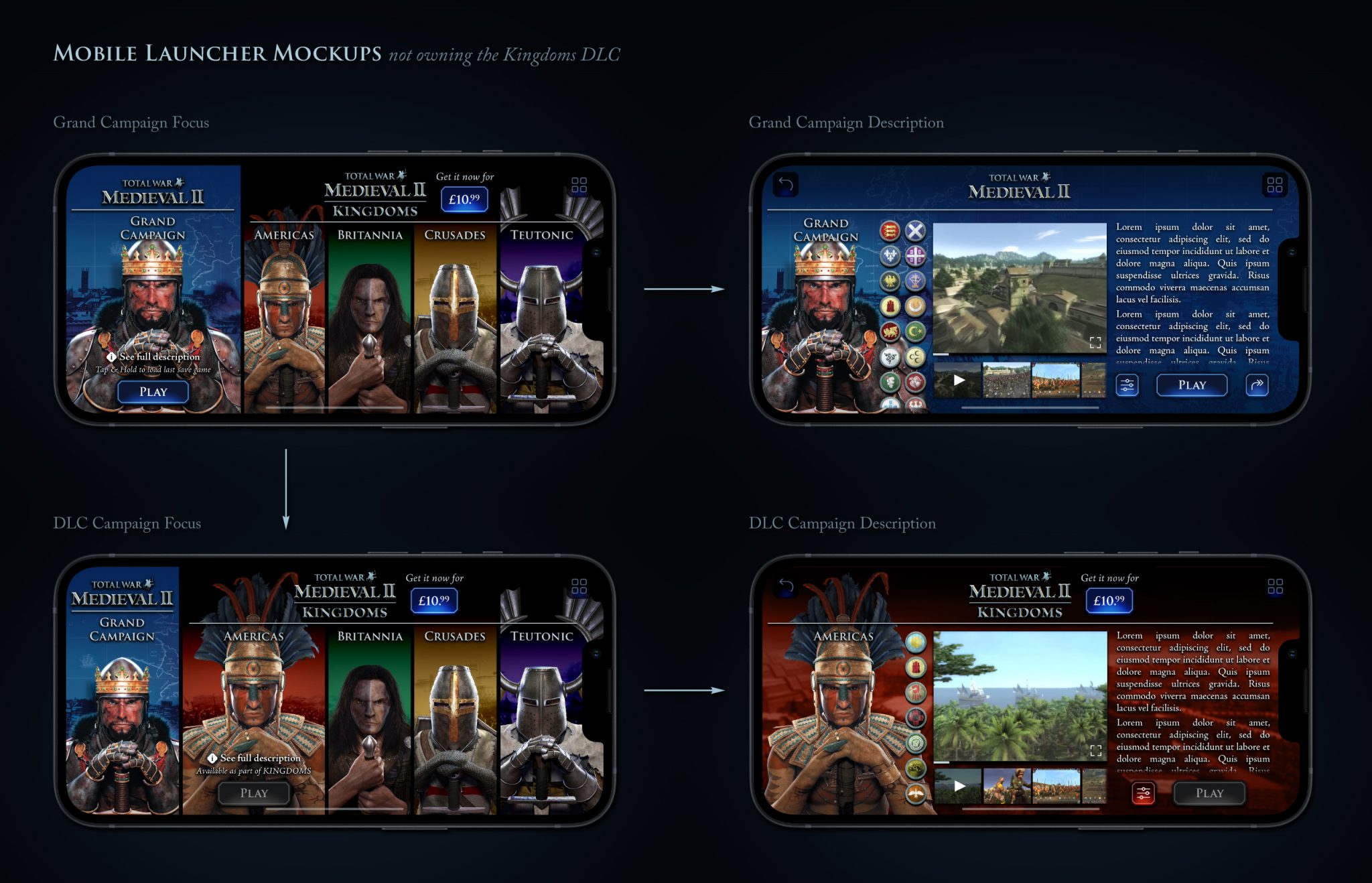Open the red sliders options icon

pyautogui.click(x=1143, y=793)
